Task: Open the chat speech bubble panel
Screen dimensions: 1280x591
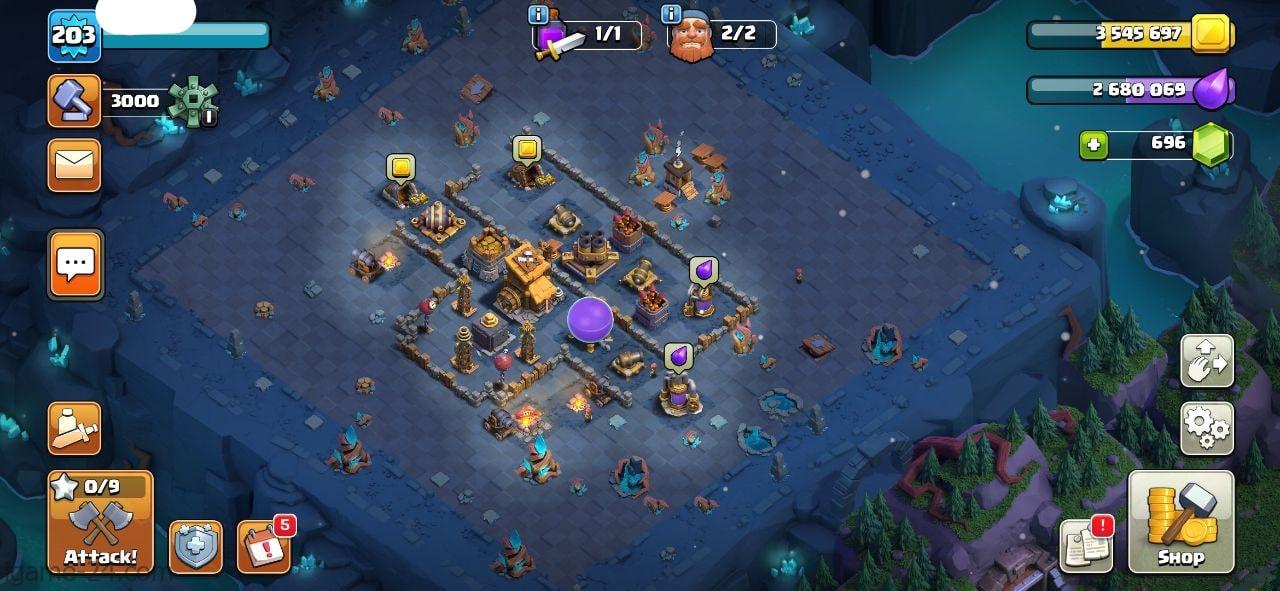Action: point(75,265)
